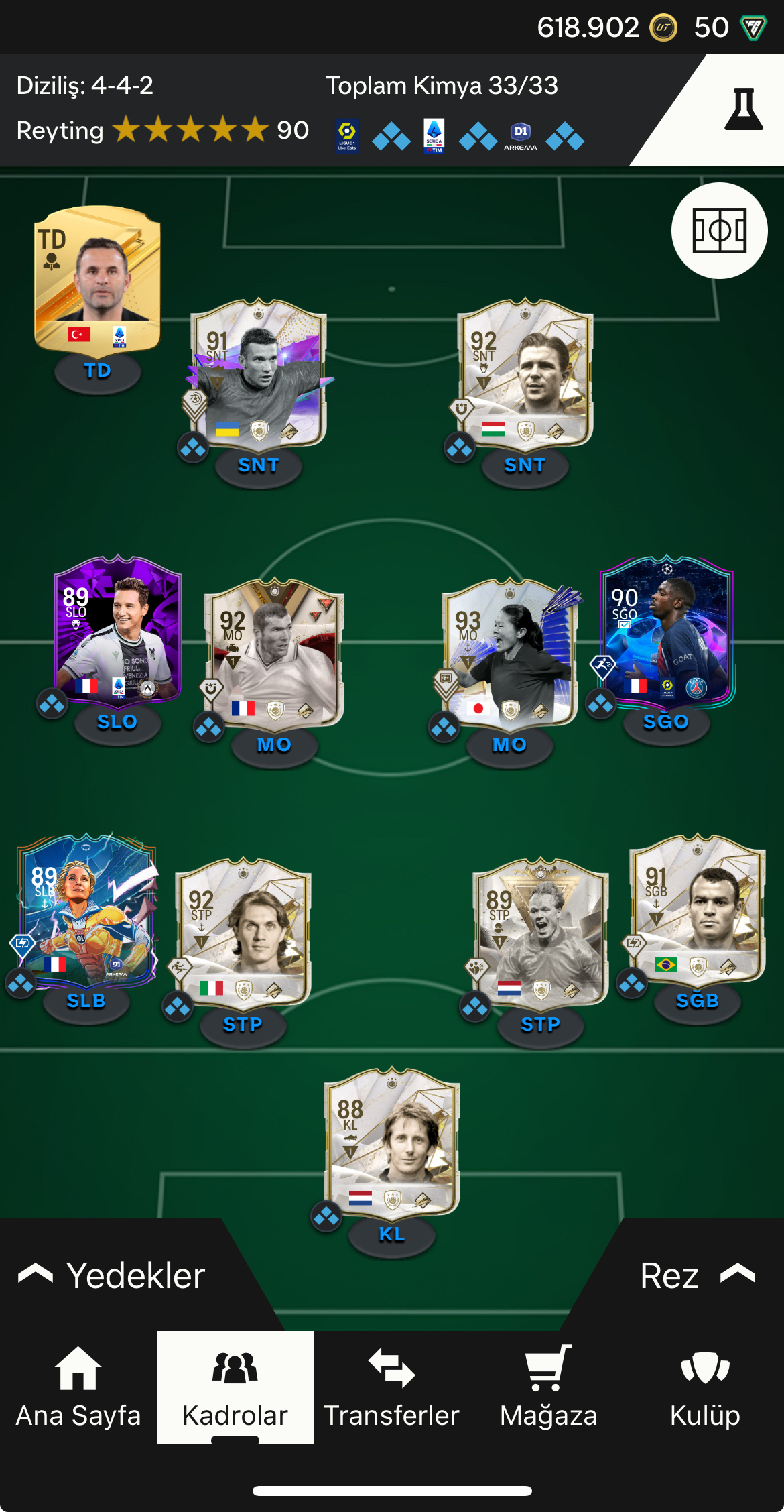
Task: Go to the Kulüp tab
Action: pos(705,1388)
